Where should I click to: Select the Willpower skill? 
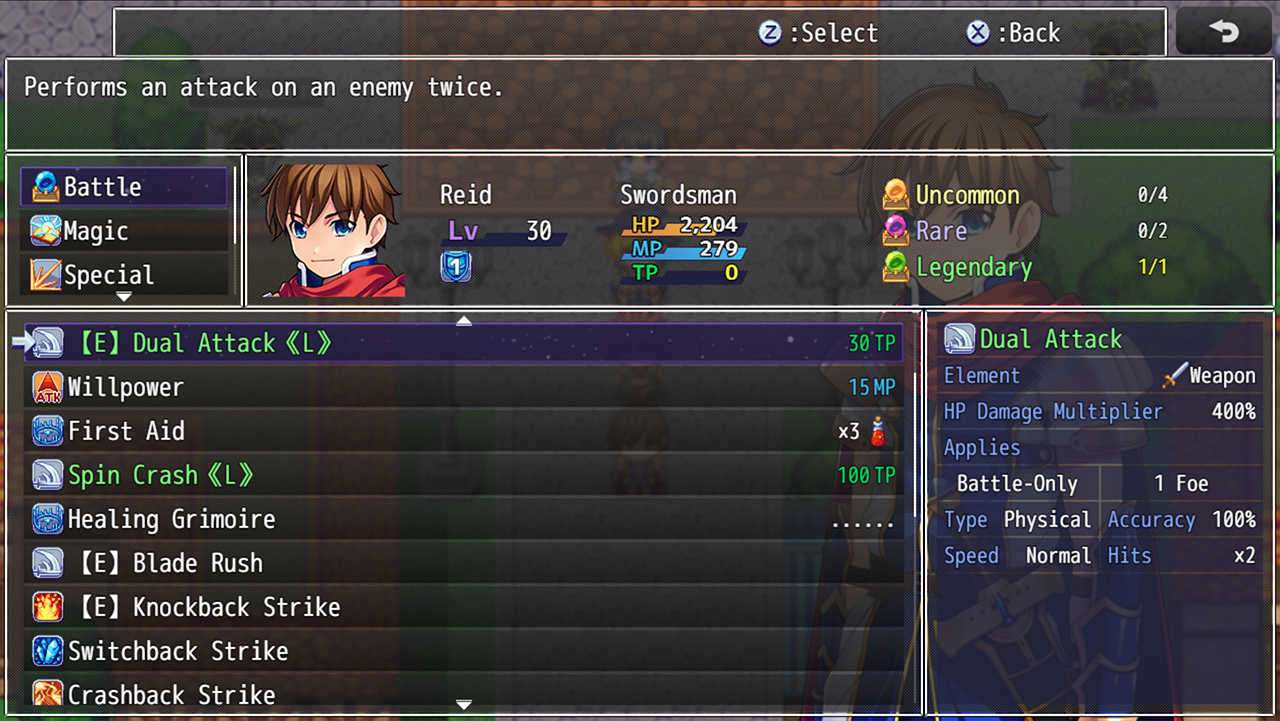tap(462, 387)
